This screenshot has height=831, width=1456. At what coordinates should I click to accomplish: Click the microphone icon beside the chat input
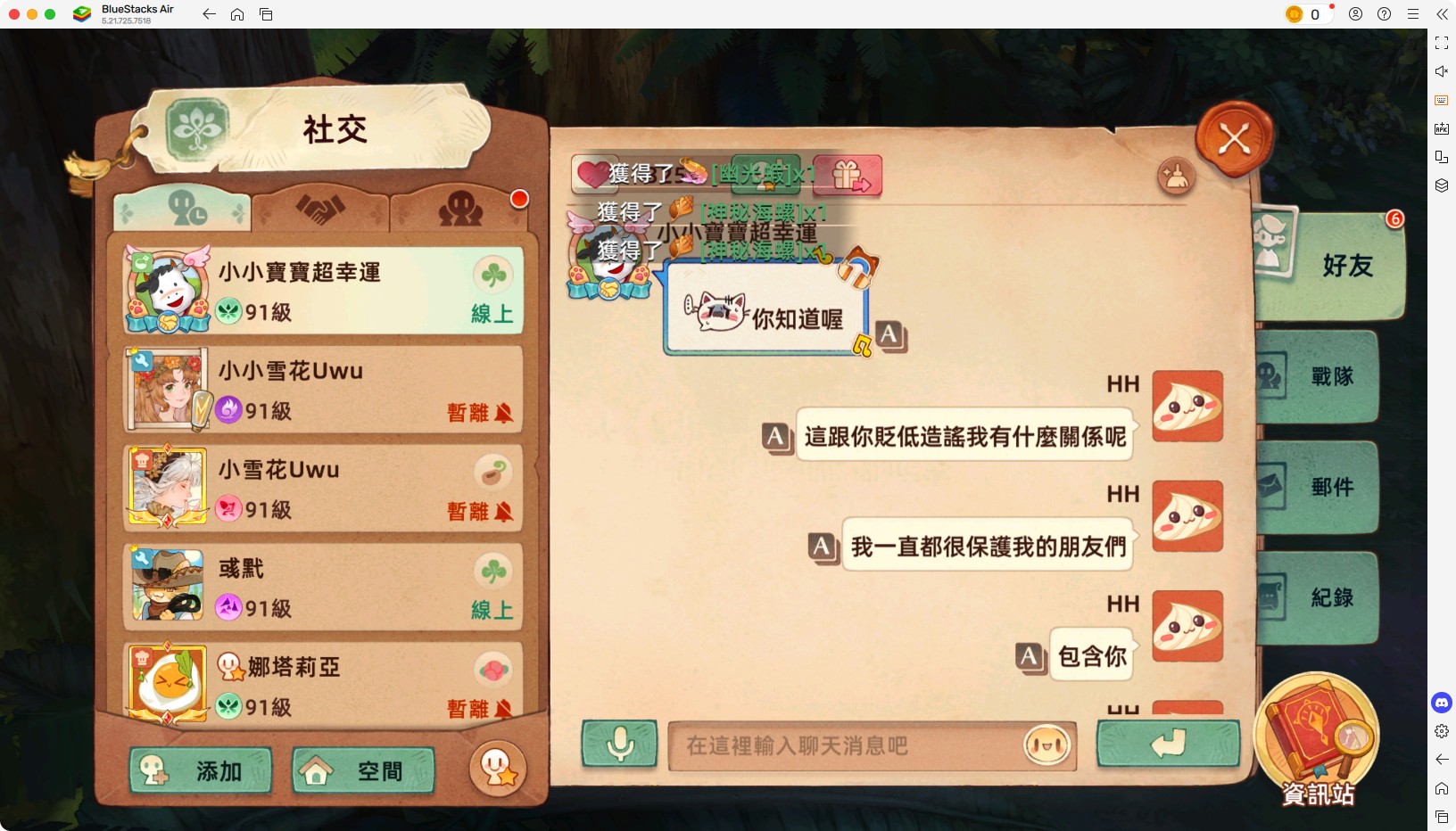pos(619,745)
